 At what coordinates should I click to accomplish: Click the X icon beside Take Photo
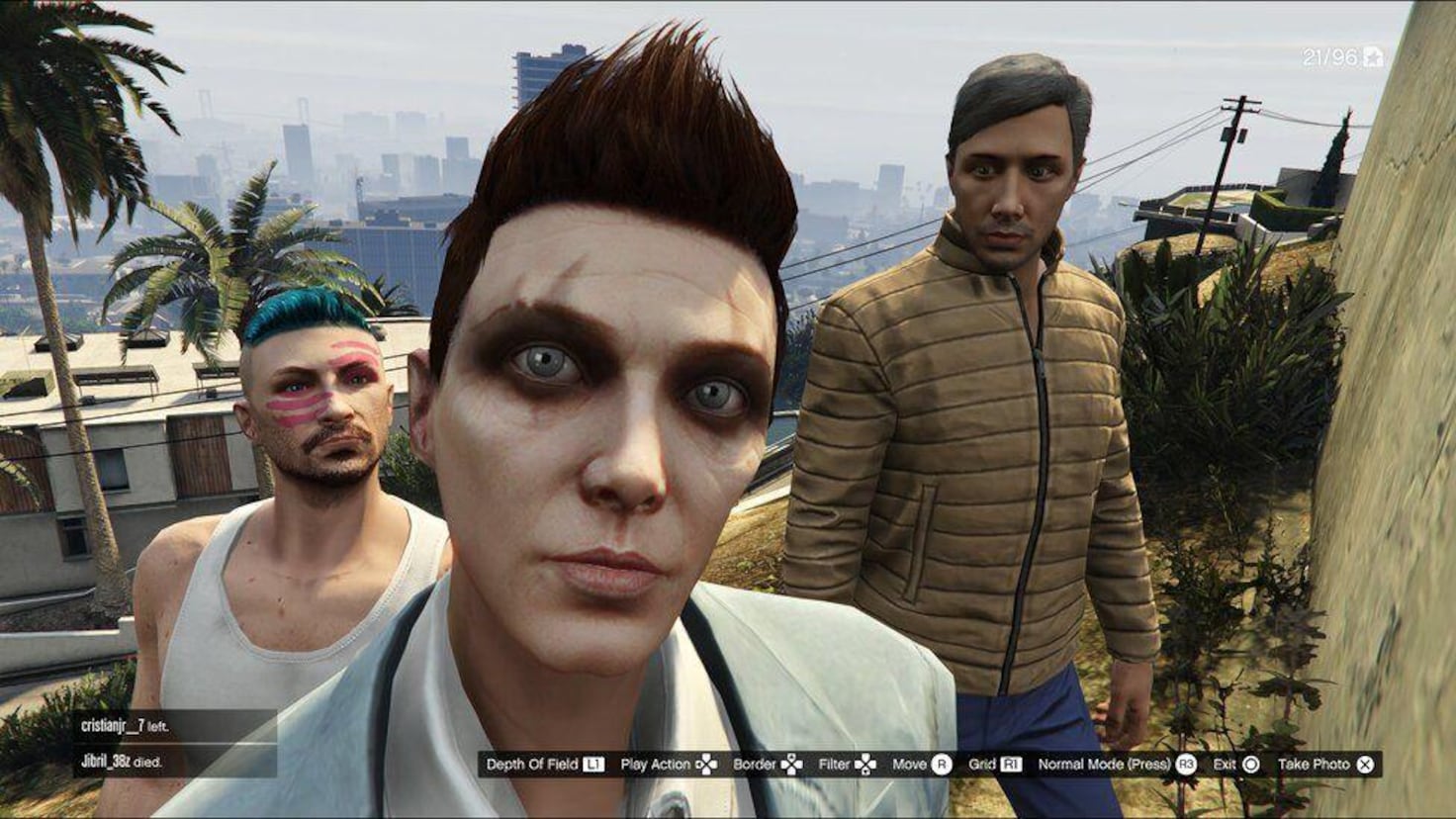[x=1365, y=764]
